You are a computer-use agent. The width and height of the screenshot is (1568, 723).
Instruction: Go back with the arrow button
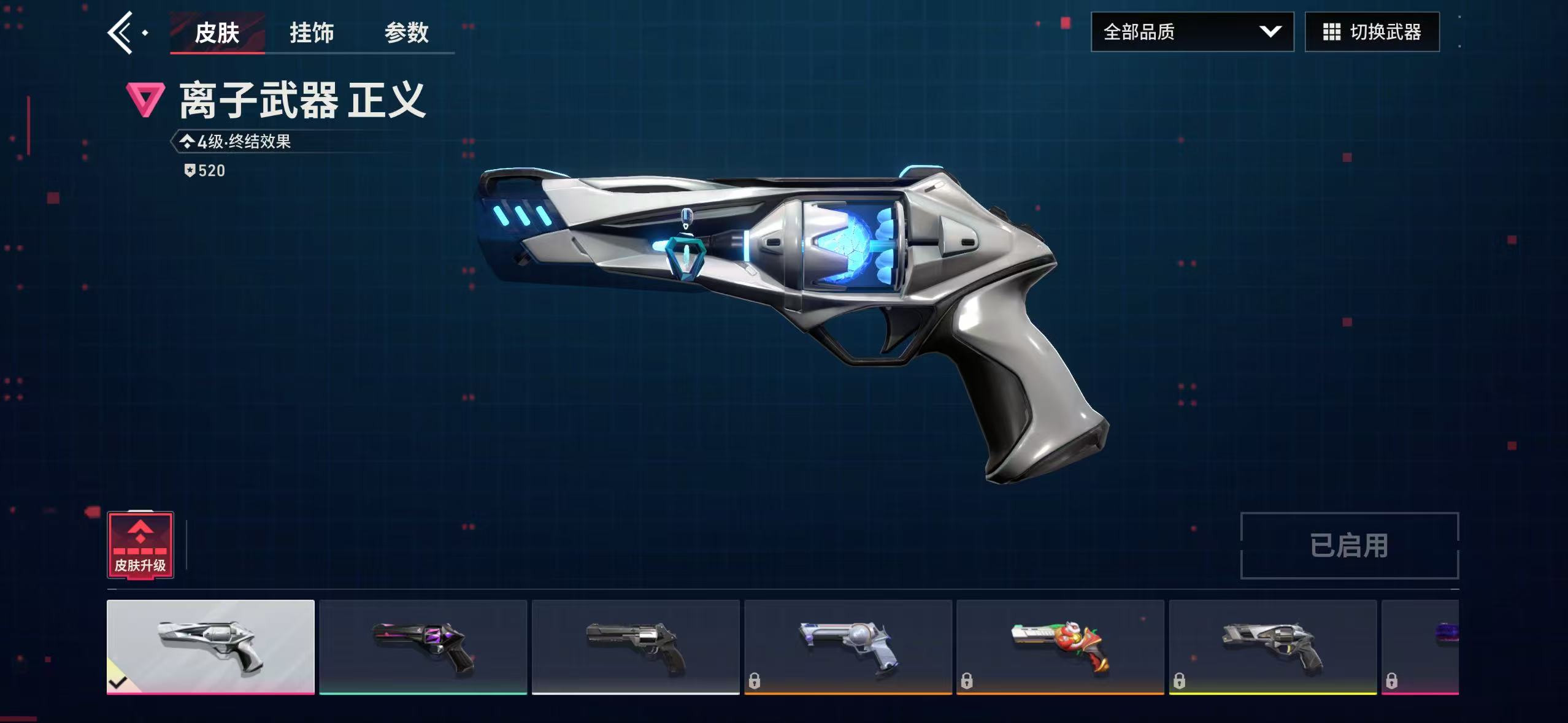pos(121,33)
